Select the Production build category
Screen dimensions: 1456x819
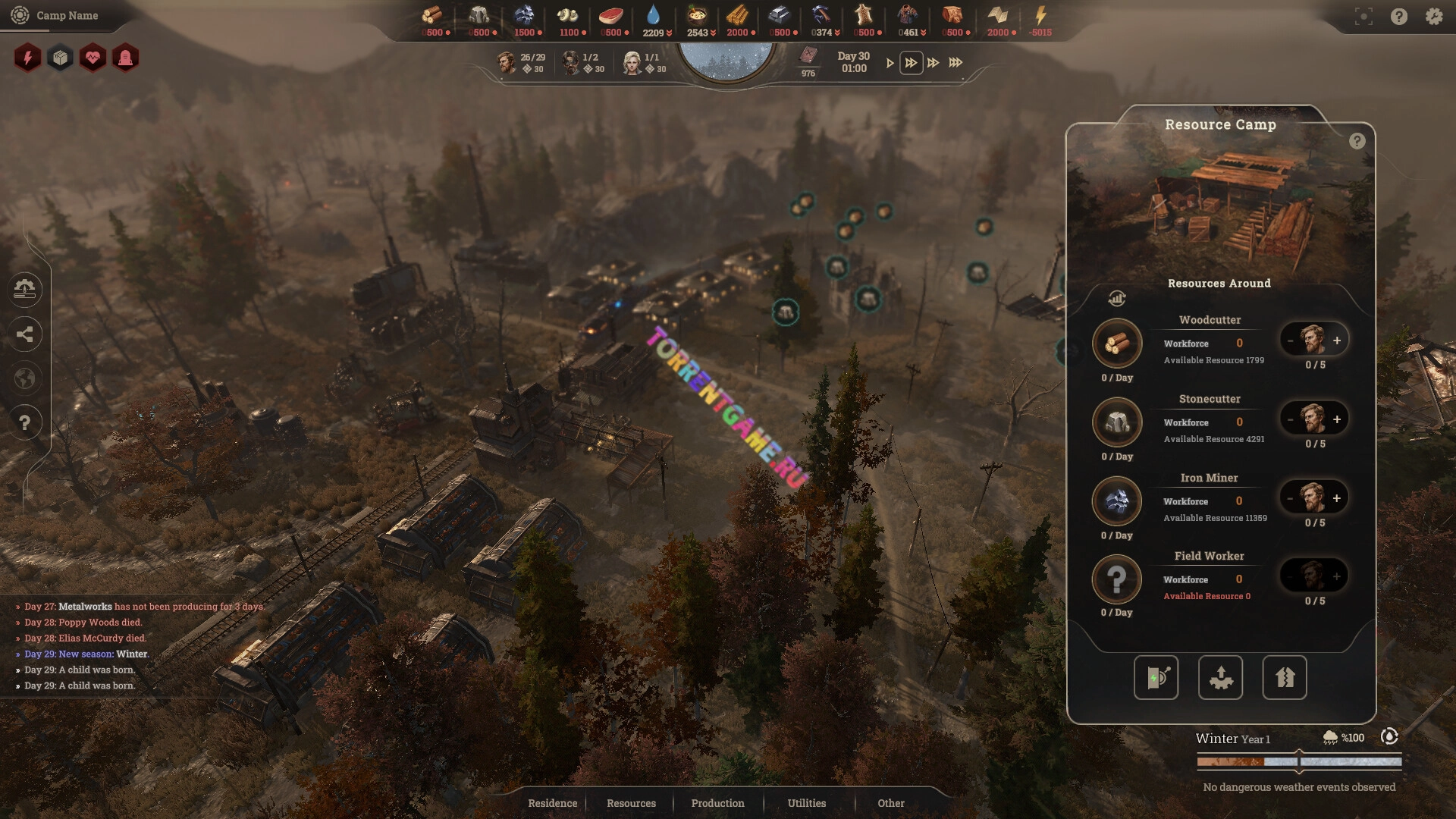tap(717, 803)
